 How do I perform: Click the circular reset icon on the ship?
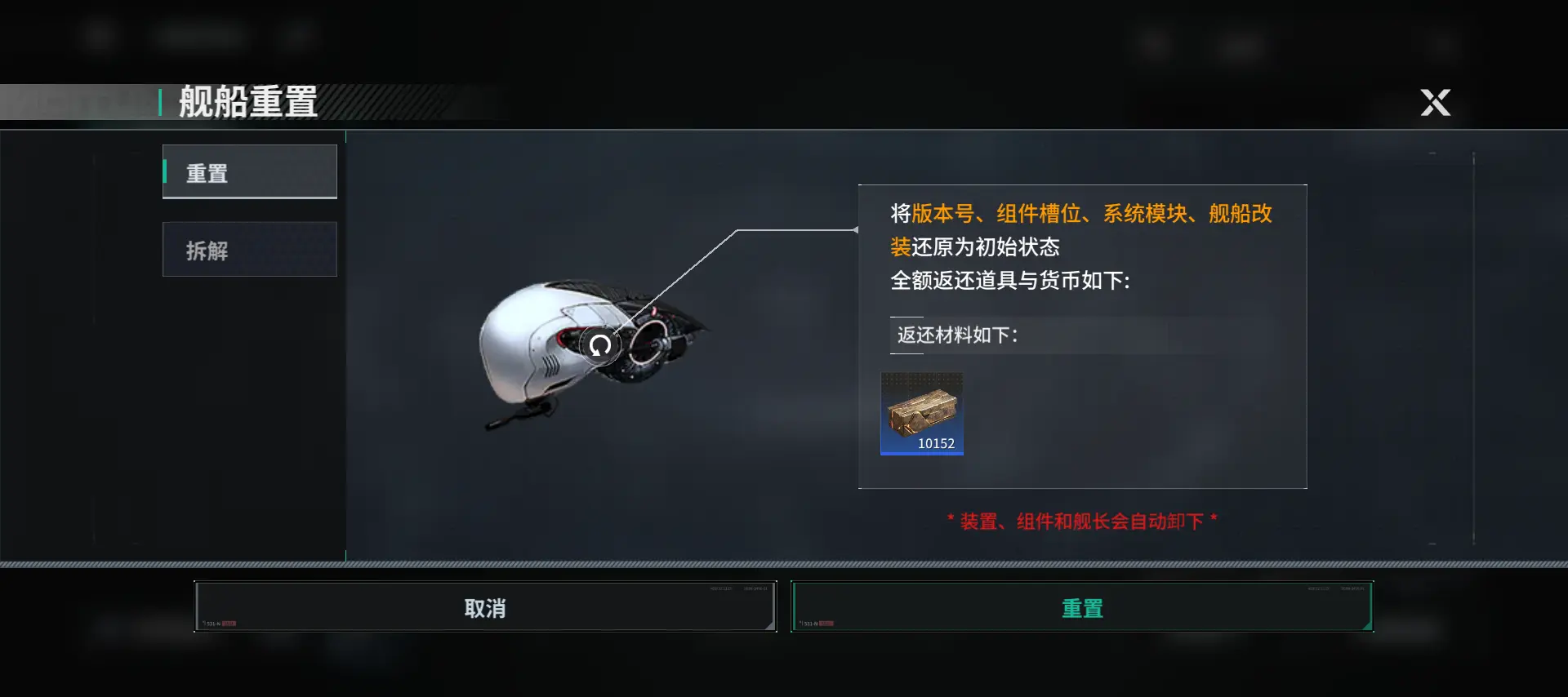click(600, 344)
